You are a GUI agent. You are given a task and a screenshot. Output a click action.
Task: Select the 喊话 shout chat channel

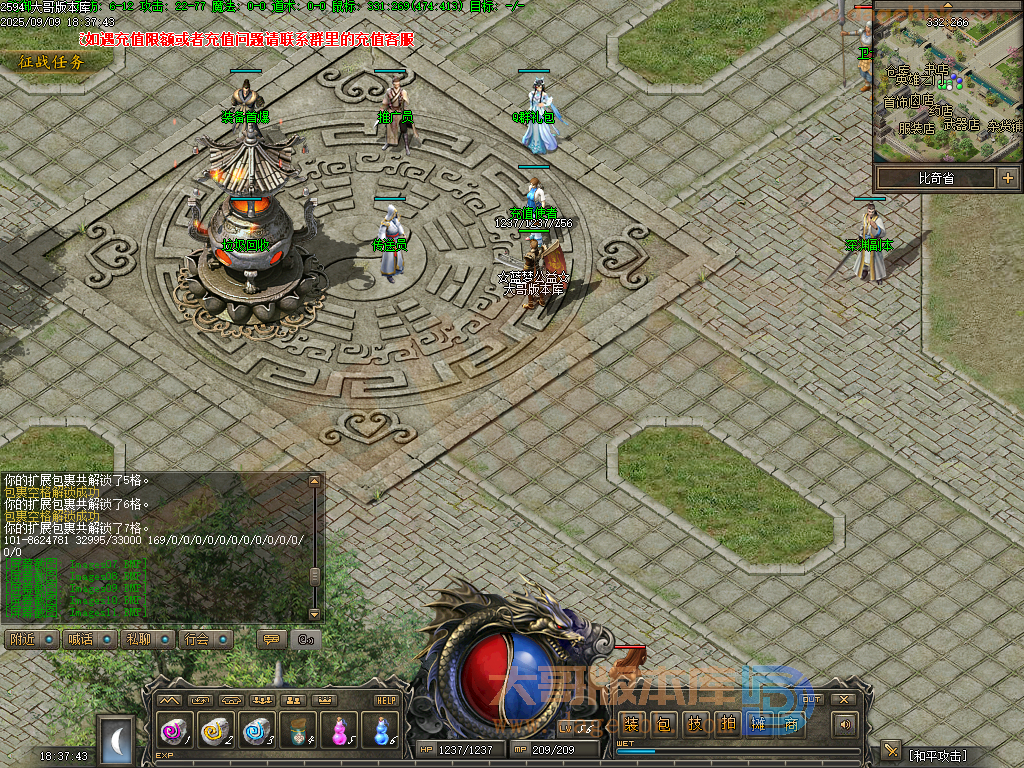tap(89, 640)
